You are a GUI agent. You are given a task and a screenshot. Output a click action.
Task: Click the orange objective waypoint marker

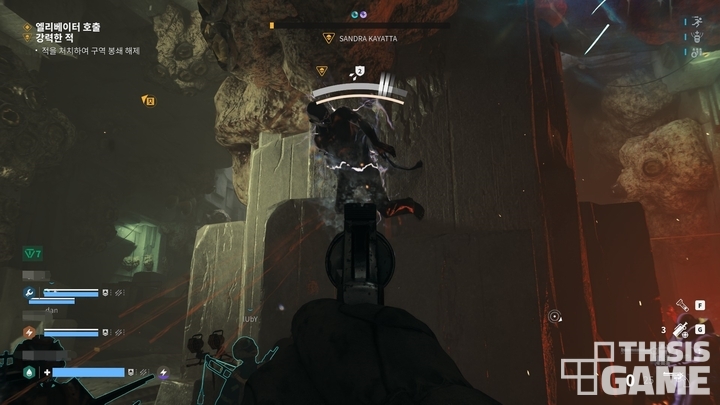pyautogui.click(x=149, y=100)
